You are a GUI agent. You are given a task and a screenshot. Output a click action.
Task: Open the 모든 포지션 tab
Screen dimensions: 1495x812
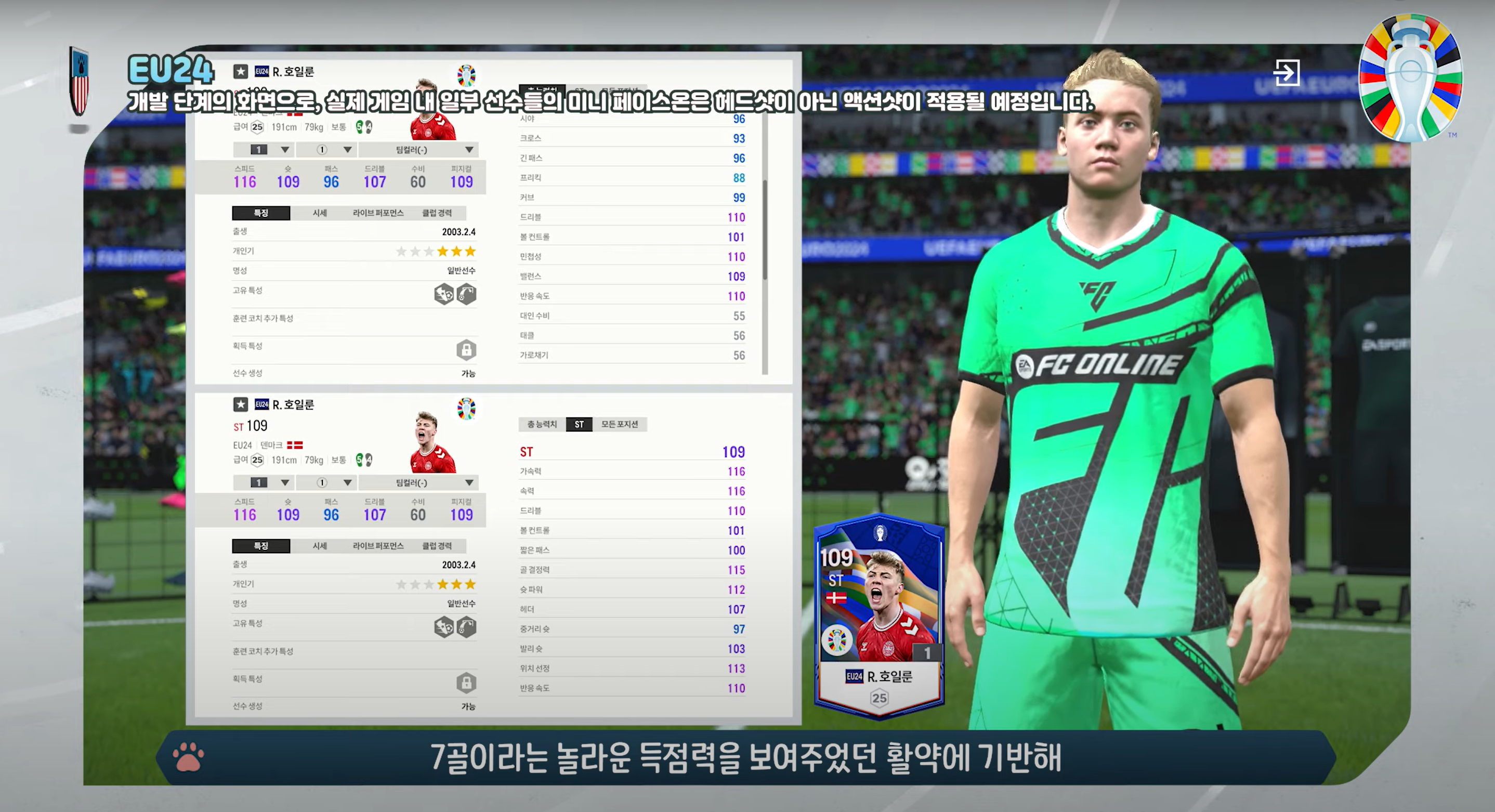(x=619, y=424)
